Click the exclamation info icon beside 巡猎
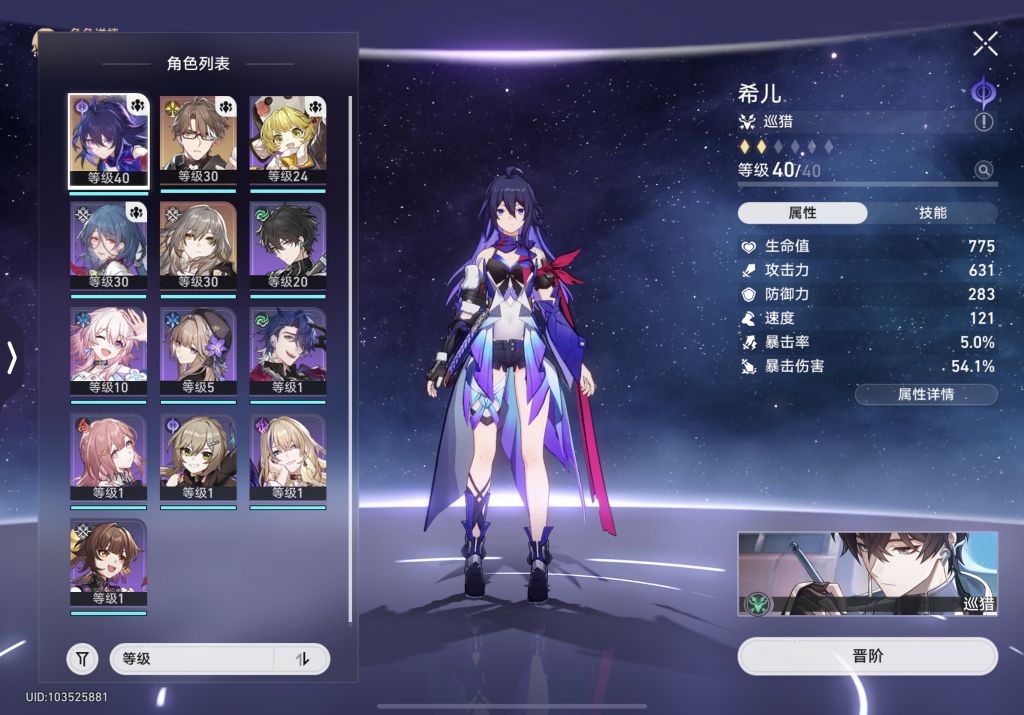The image size is (1024, 715). pyautogui.click(x=984, y=122)
